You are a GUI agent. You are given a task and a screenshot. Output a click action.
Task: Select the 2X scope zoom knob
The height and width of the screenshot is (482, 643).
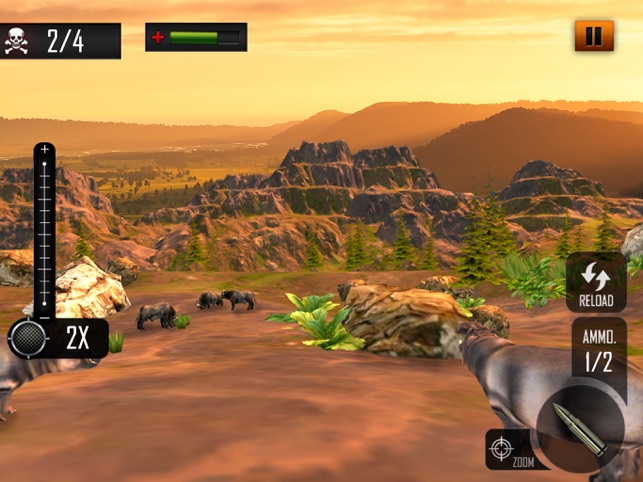28,339
